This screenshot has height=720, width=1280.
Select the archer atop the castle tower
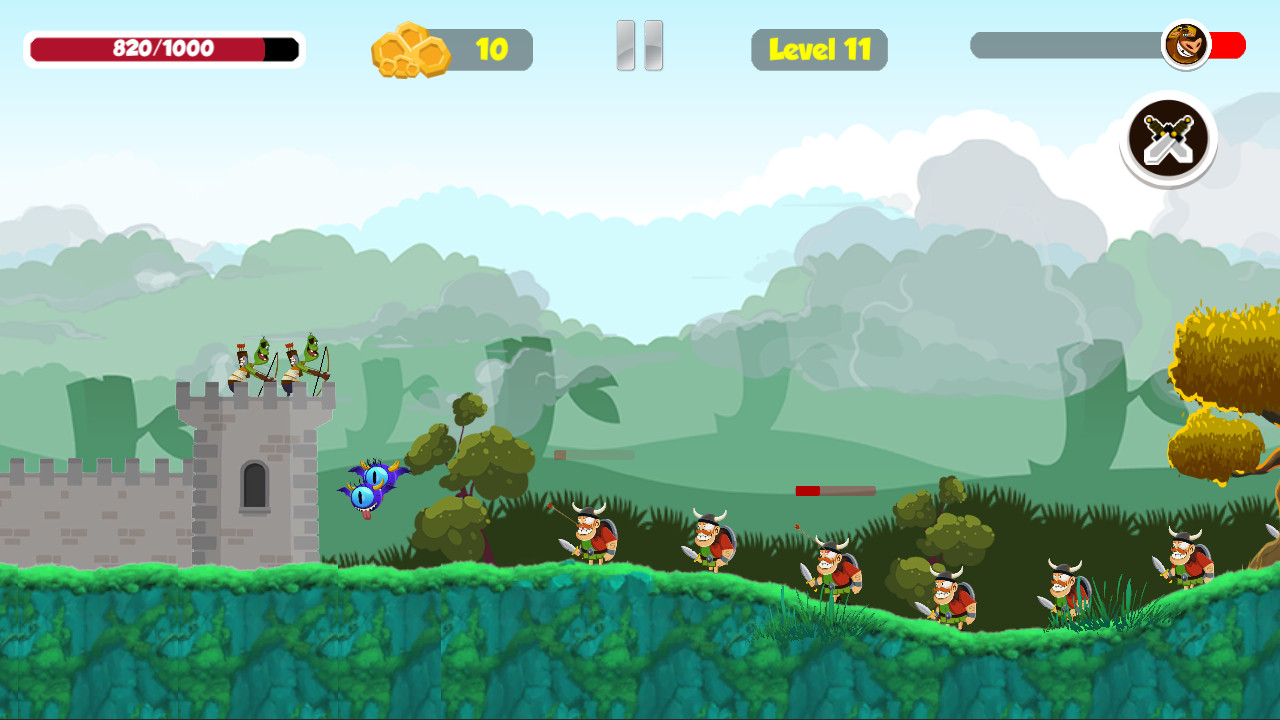point(258,360)
